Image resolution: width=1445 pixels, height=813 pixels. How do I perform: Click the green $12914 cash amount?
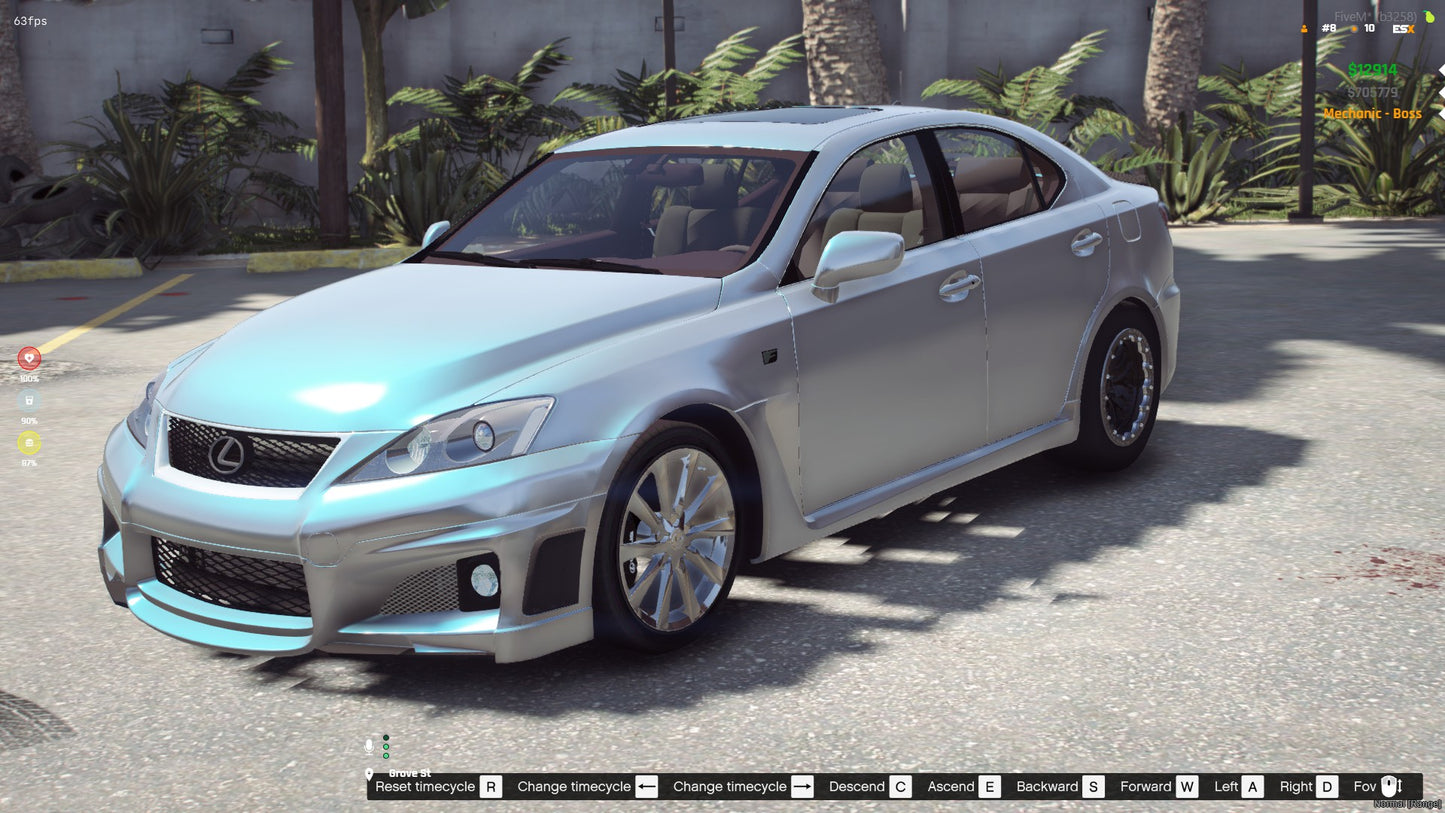[x=1373, y=69]
